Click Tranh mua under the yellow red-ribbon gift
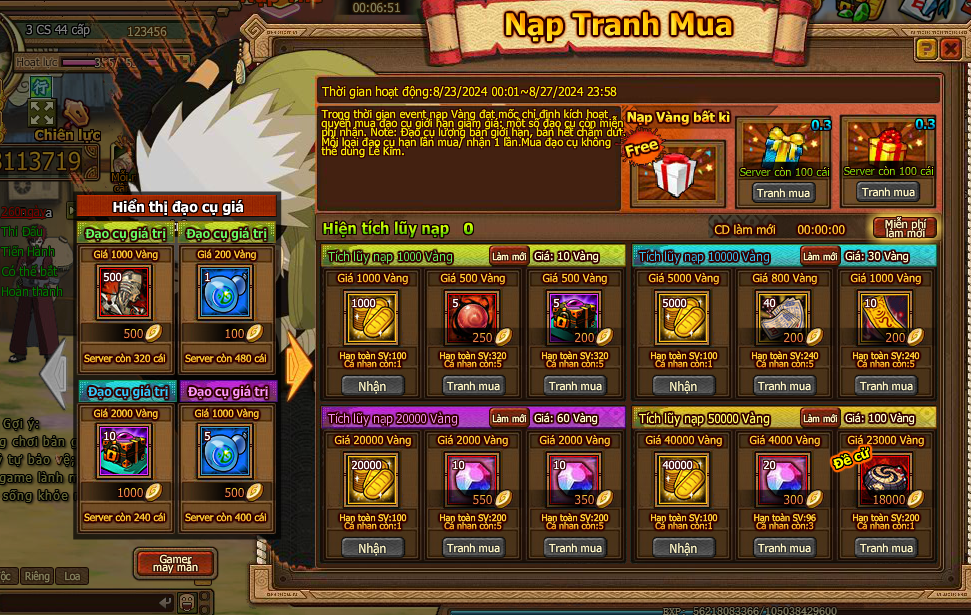 point(888,192)
